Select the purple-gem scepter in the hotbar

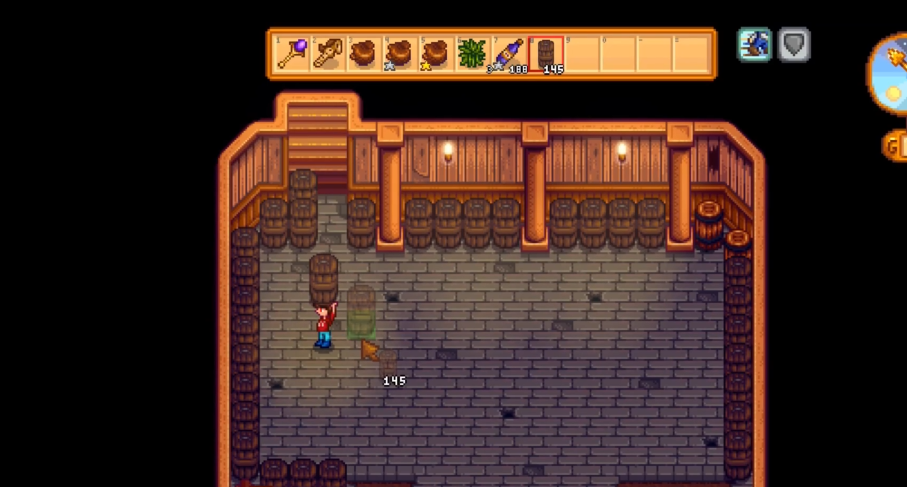tap(292, 53)
